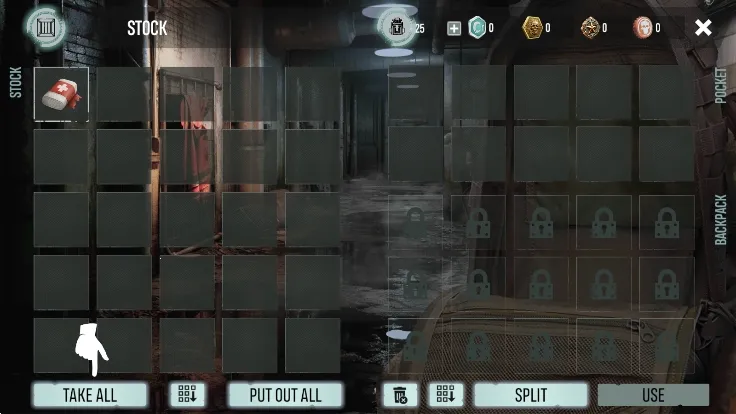
Task: Add more teal currency with the plus button
Action: (454, 28)
